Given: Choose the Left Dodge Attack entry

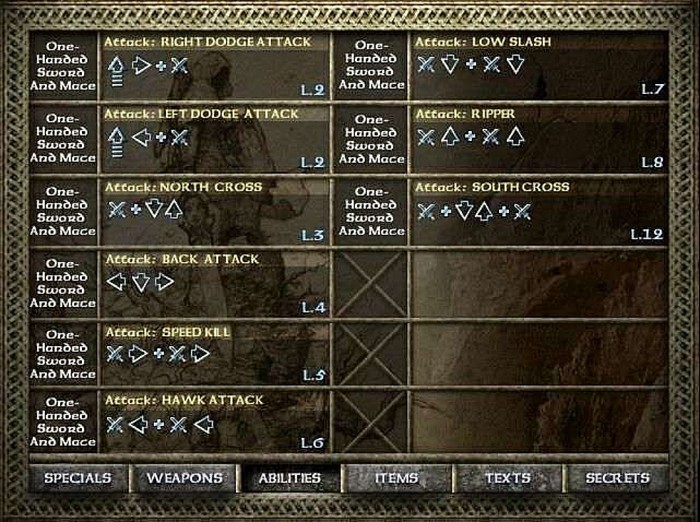Looking at the screenshot, I should 215,138.
